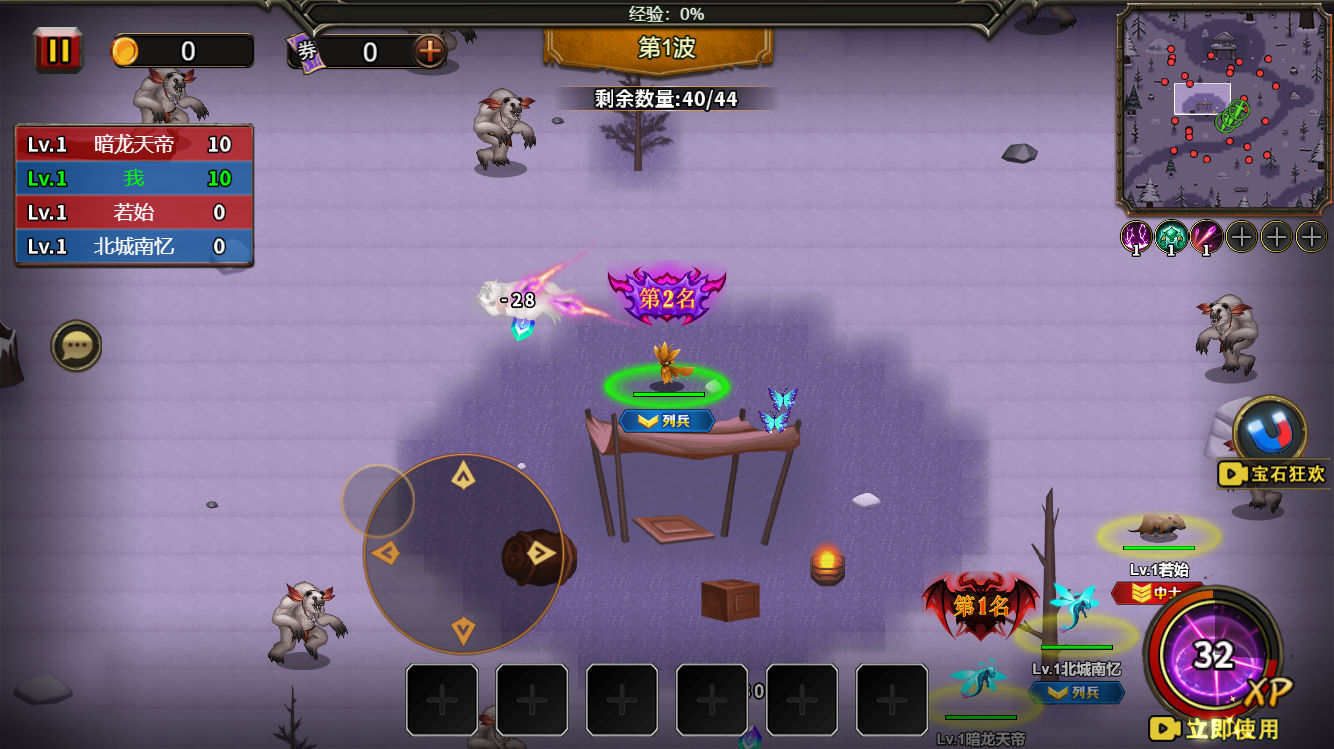The width and height of the screenshot is (1334, 749).
Task: Trigger the purple XP ultimate skill orb
Action: click(1213, 655)
